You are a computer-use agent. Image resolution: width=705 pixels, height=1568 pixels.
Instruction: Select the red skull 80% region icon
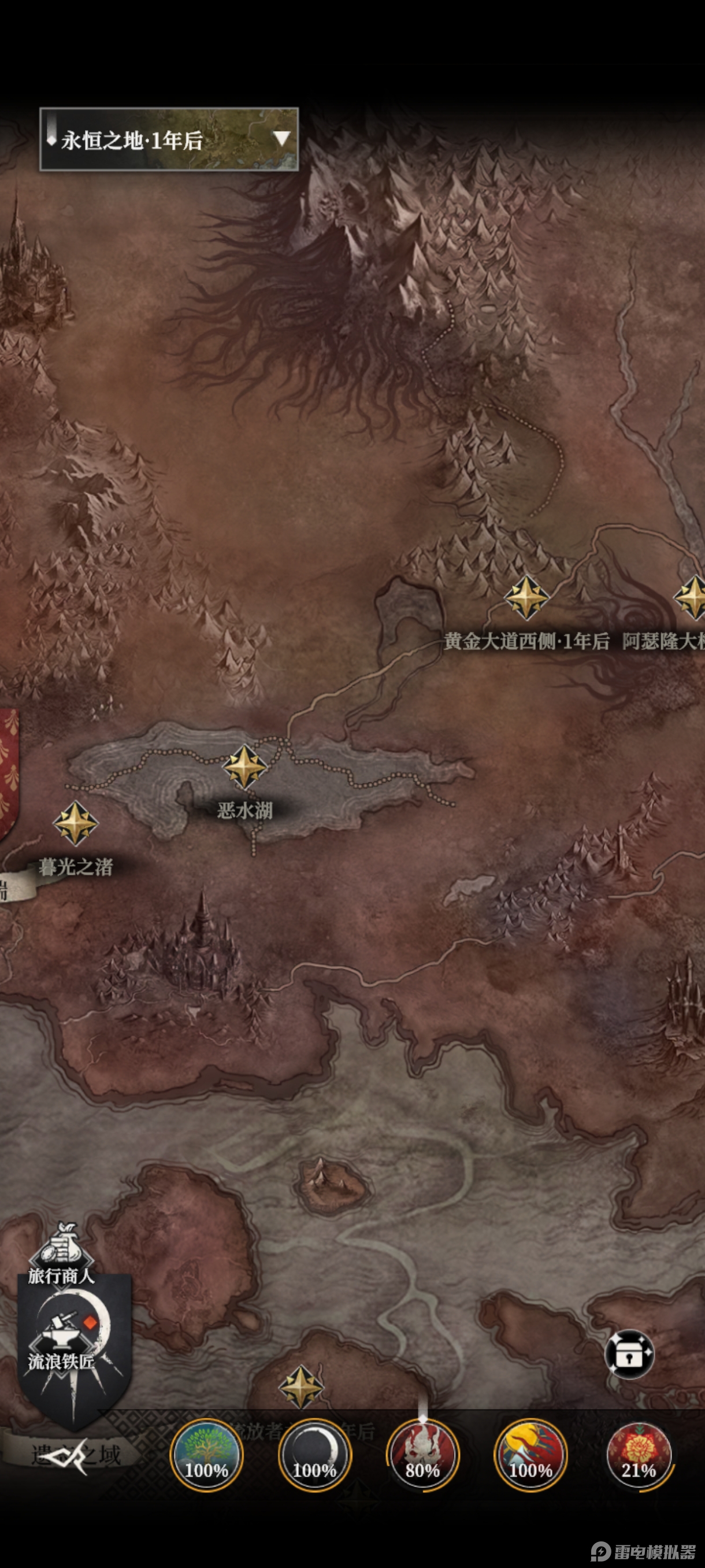[x=423, y=1456]
